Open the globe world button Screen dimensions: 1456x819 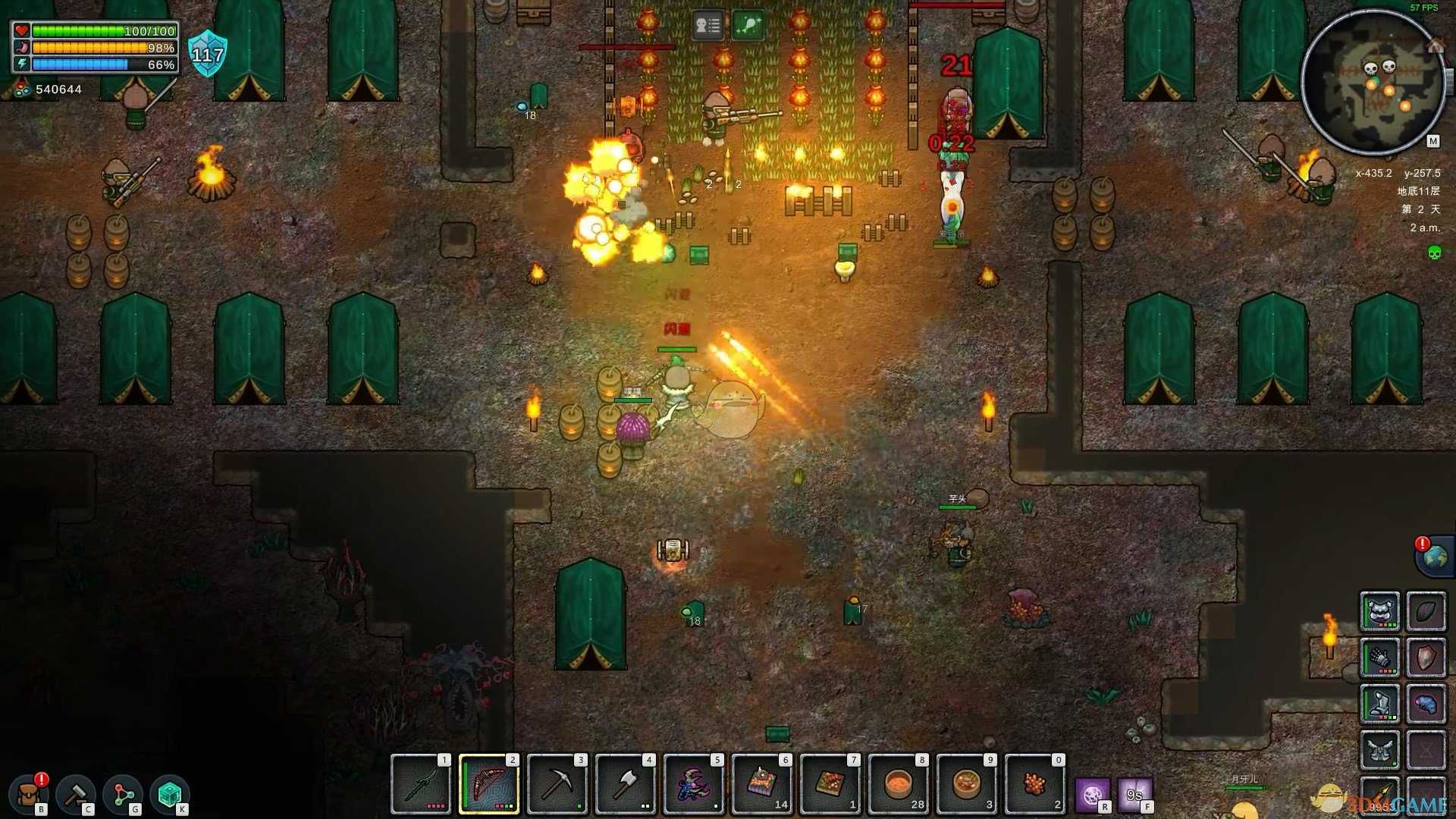tap(1435, 557)
